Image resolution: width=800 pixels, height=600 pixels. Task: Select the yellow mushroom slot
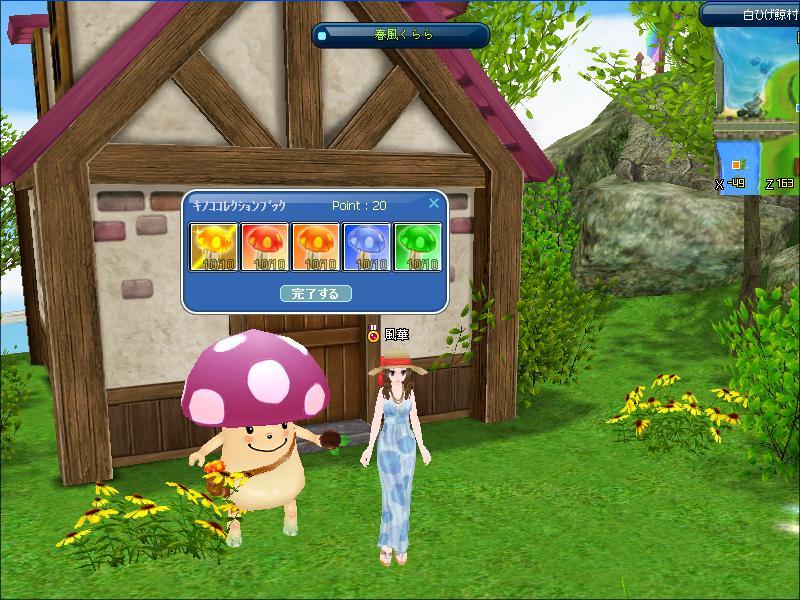pos(214,248)
